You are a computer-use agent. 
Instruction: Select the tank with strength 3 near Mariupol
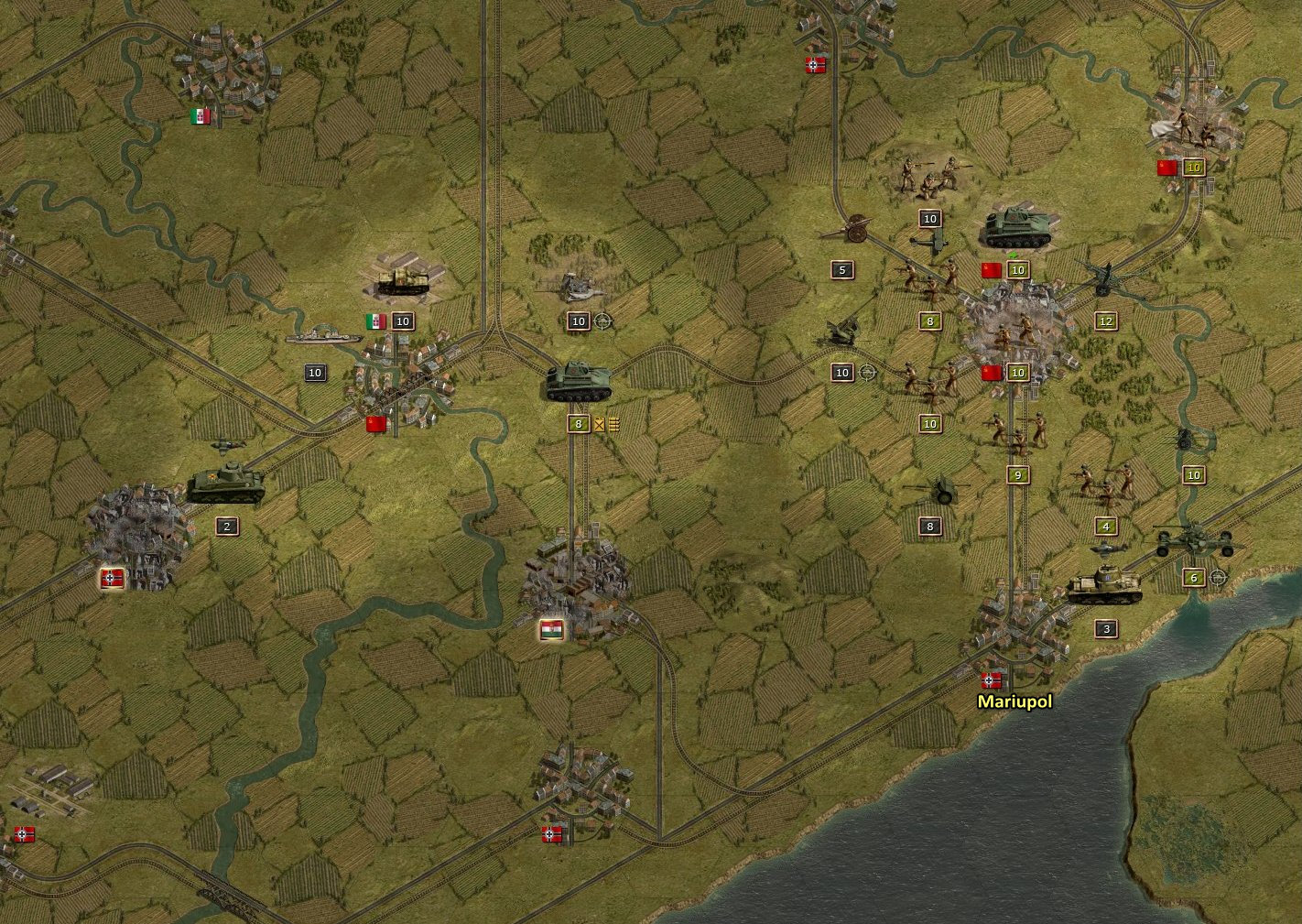point(1104,584)
